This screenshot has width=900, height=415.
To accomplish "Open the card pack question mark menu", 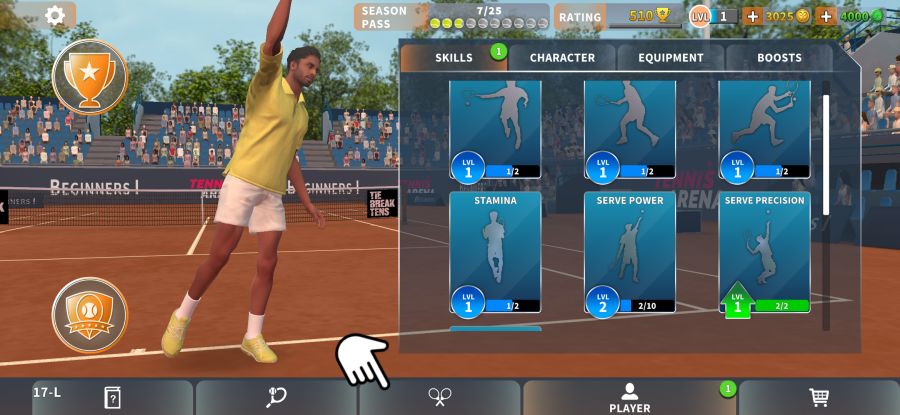I will (x=112, y=398).
